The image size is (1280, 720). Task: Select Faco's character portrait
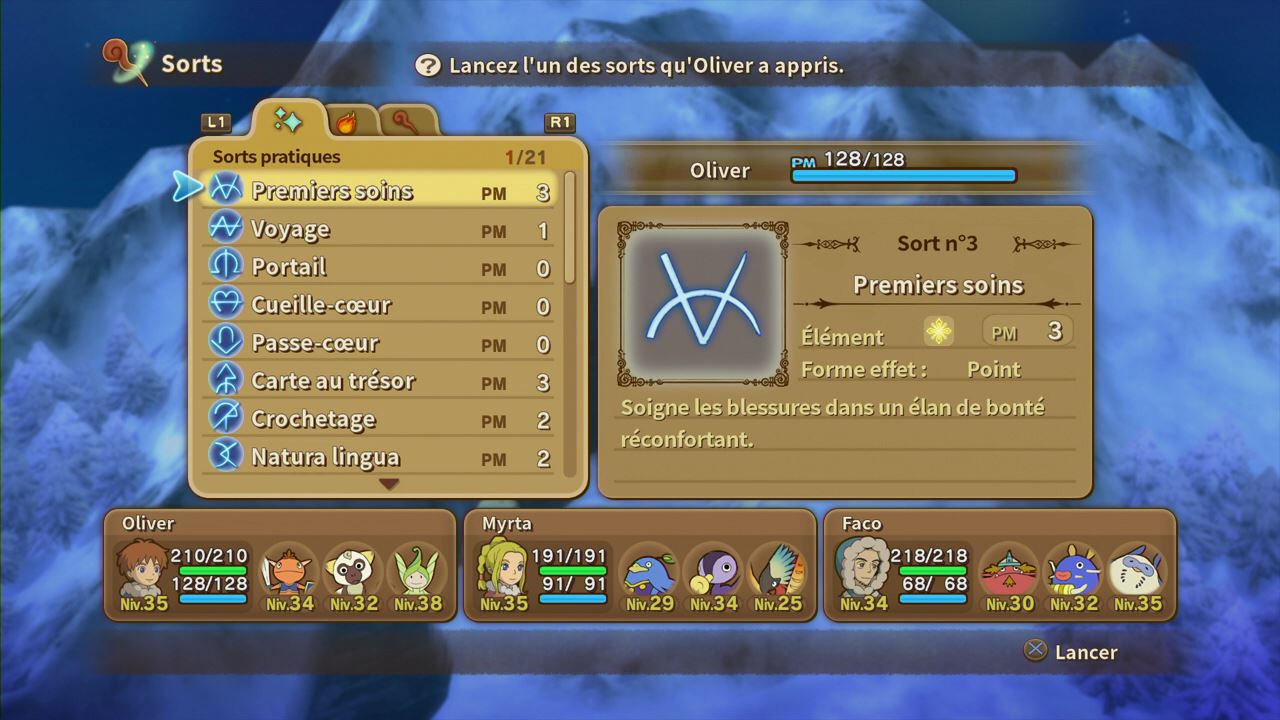(859, 570)
